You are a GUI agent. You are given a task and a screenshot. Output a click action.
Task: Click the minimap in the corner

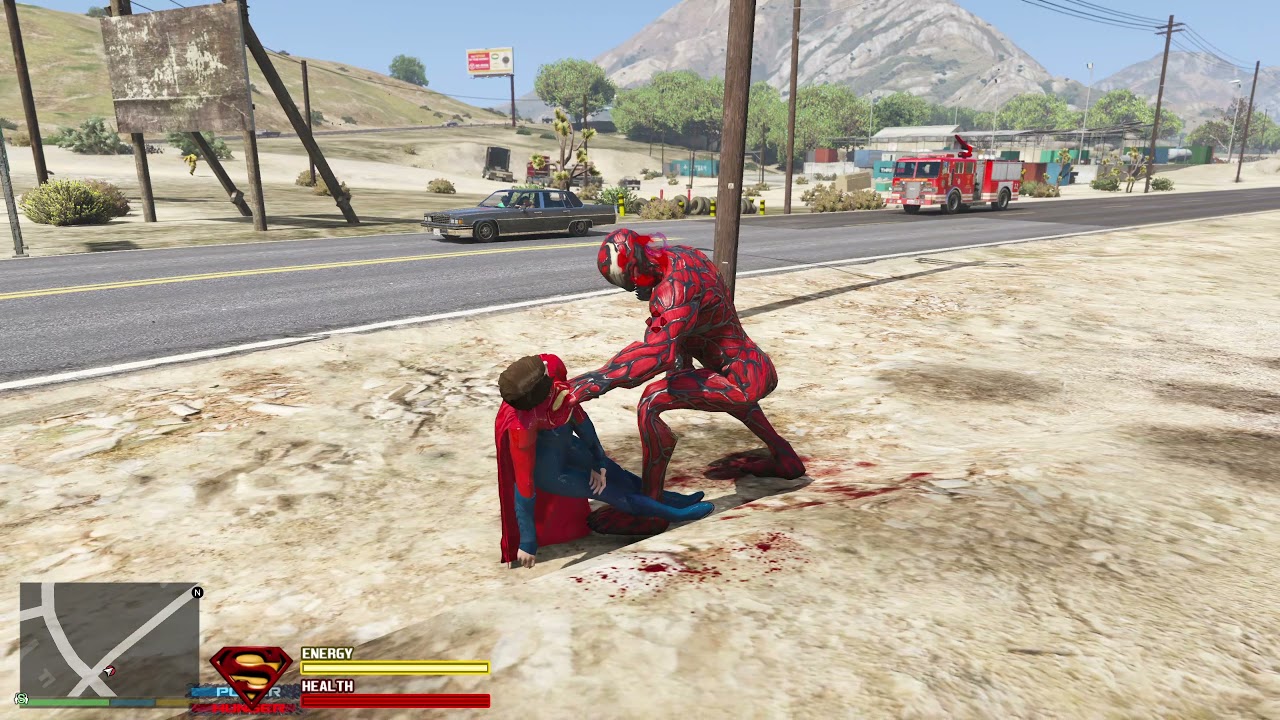pos(108,640)
